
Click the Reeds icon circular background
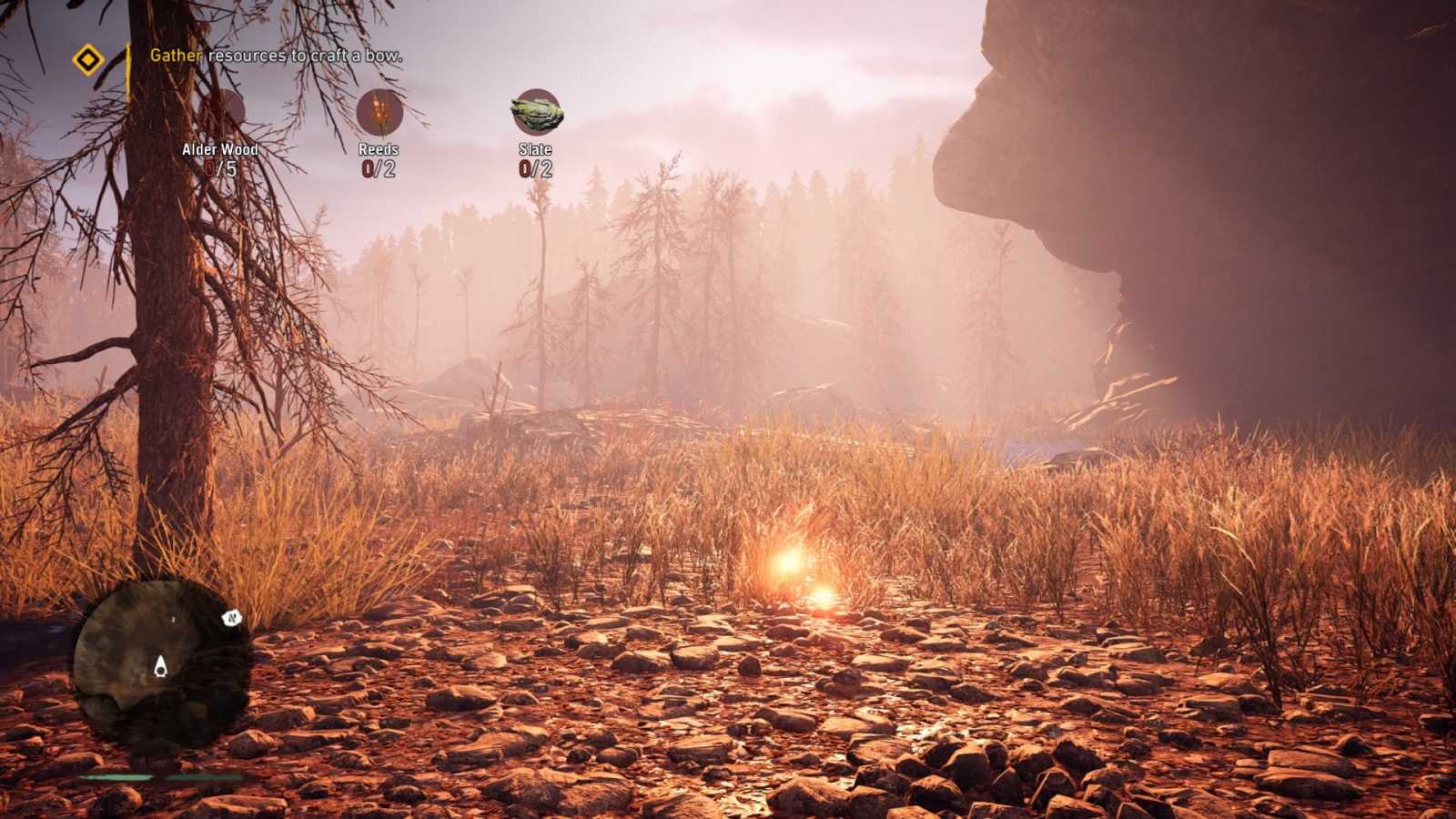coord(378,114)
